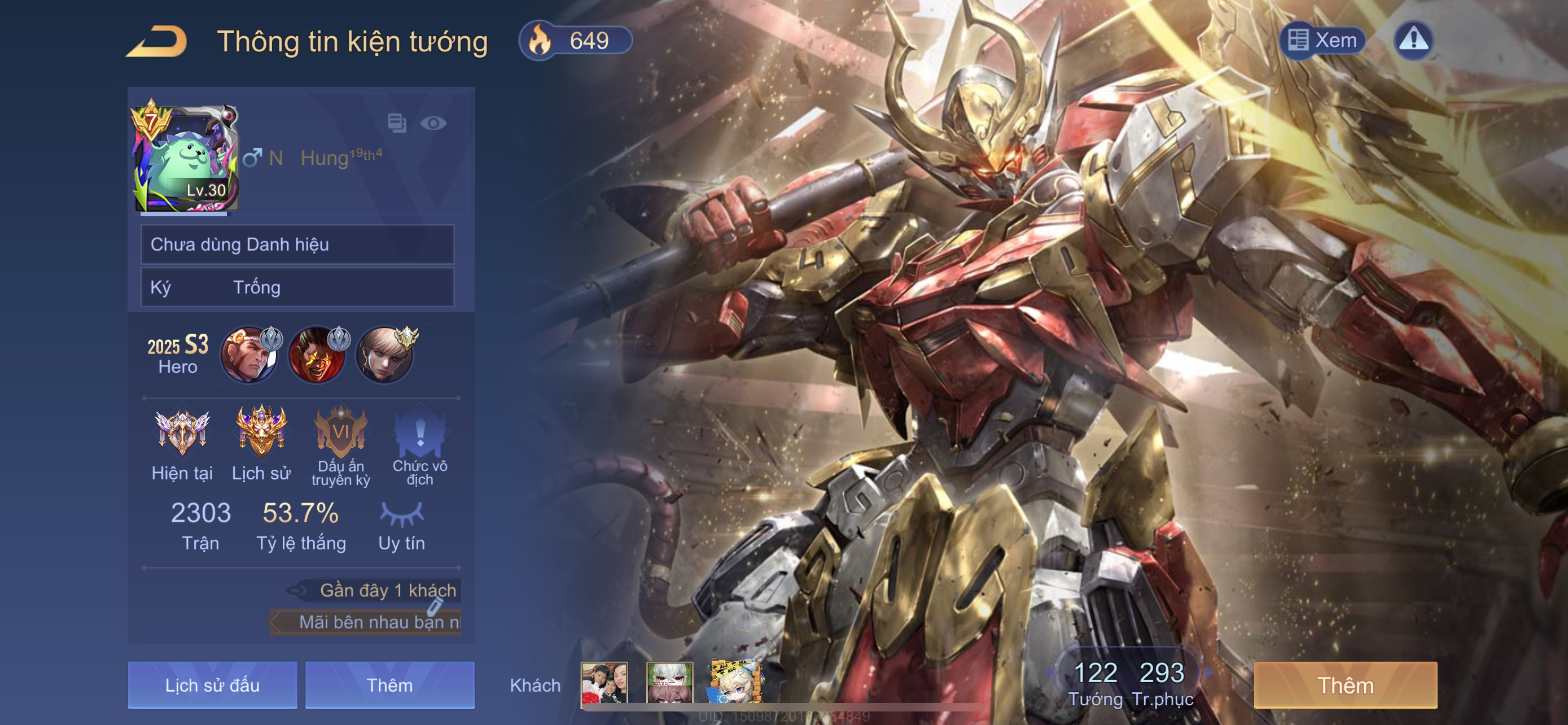Toggle the eye visibility icon
Image resolution: width=1568 pixels, height=725 pixels.
point(433,124)
